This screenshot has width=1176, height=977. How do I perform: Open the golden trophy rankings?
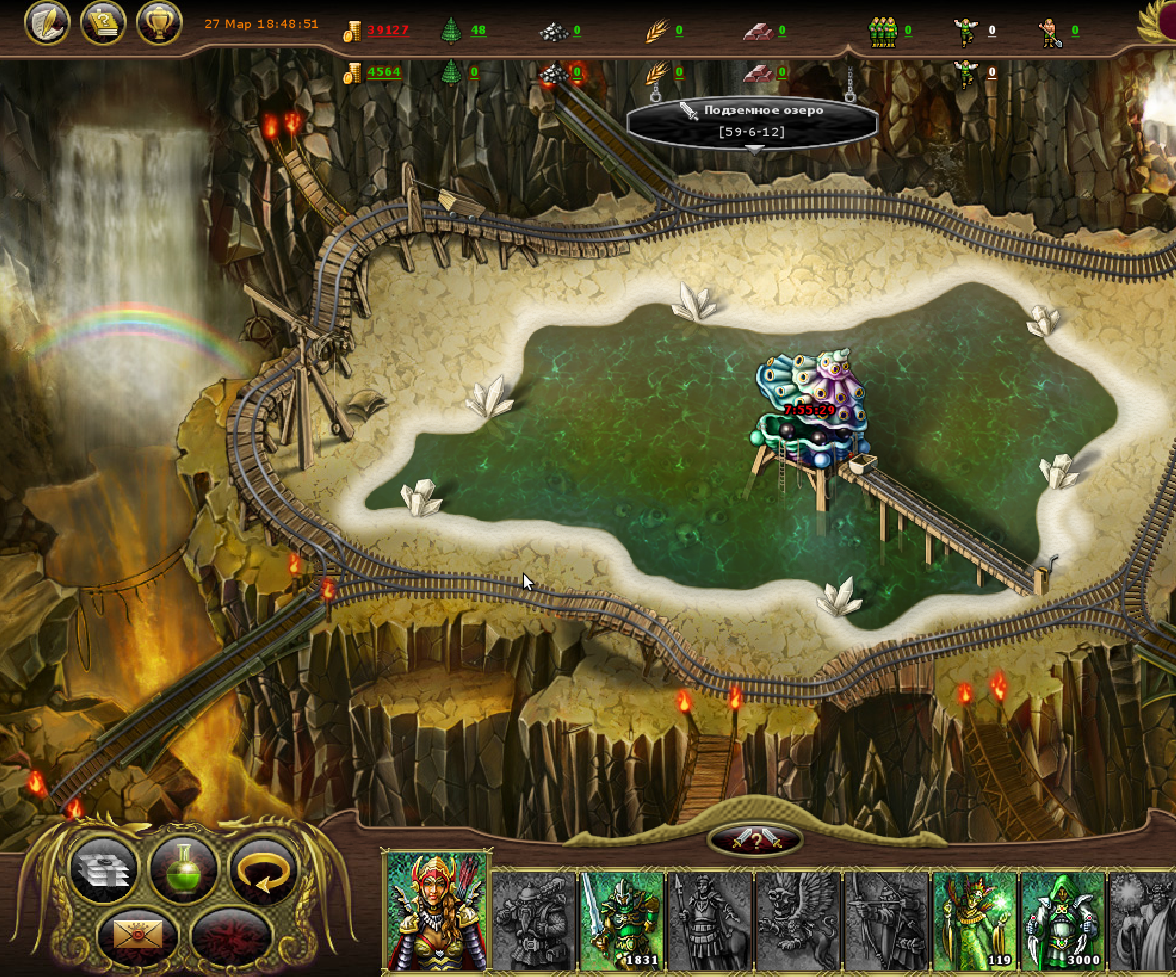pyautogui.click(x=158, y=23)
